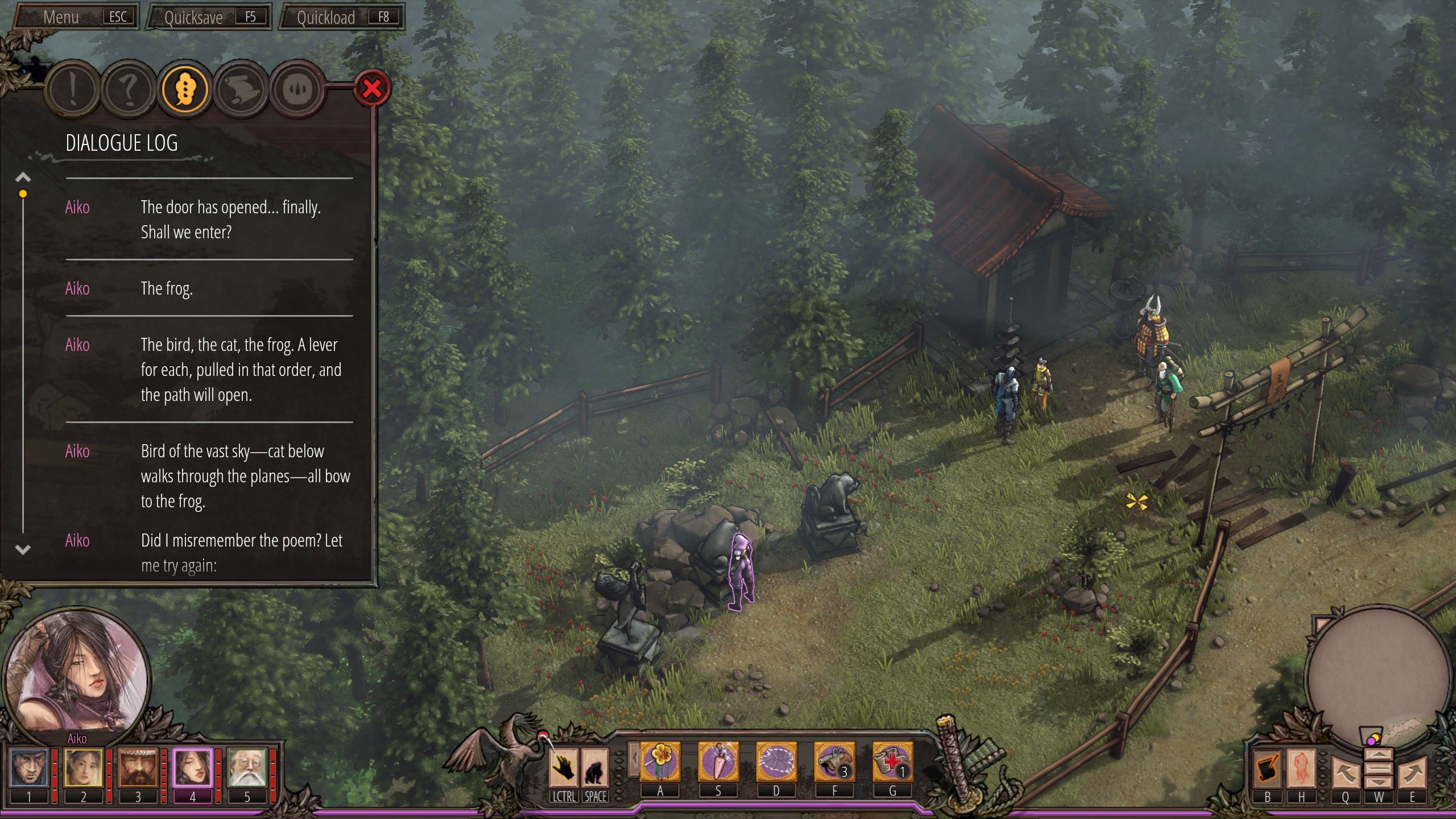Screen dimensions: 1456x819
Task: Show the scroll tab in the log panel
Action: [241, 89]
